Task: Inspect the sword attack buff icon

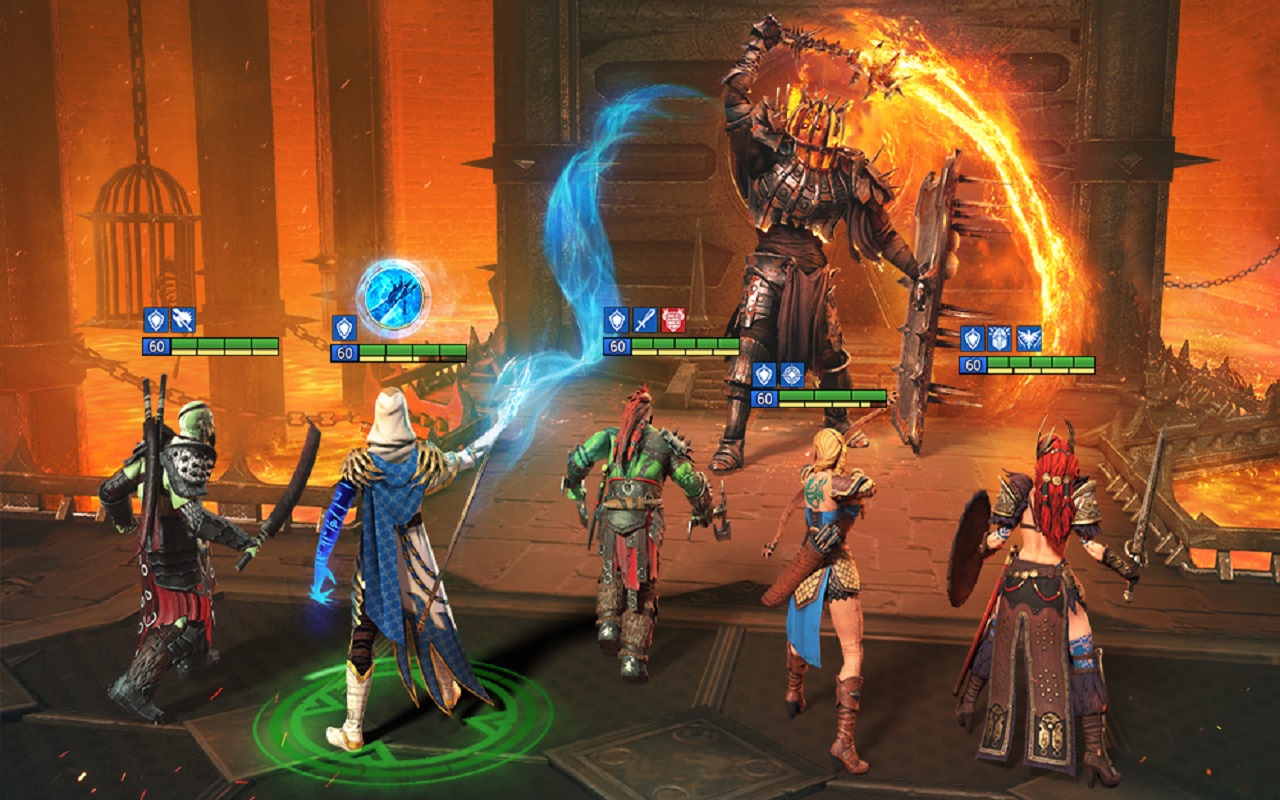Action: pos(645,319)
